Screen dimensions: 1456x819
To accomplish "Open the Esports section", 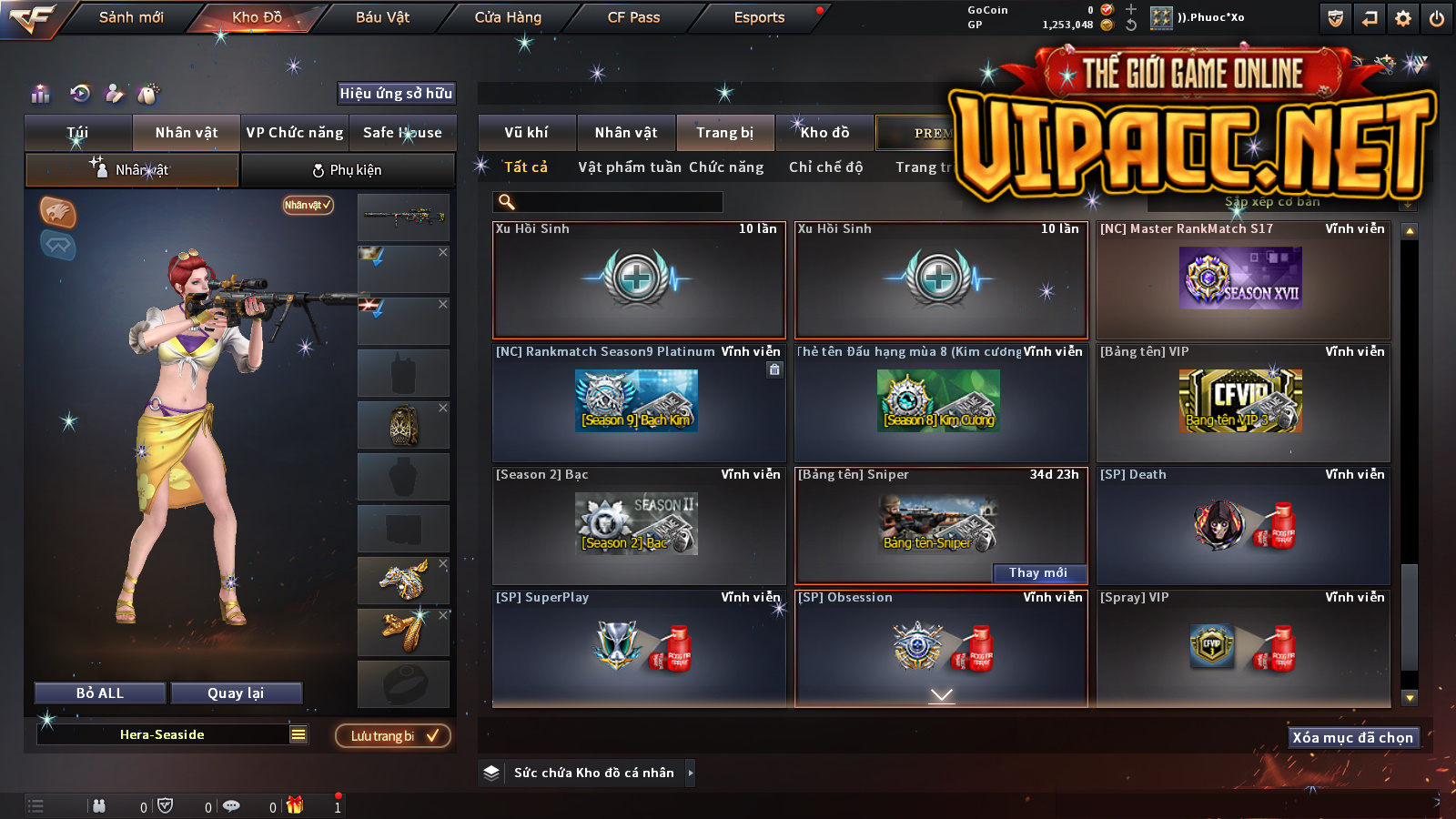I will [759, 17].
